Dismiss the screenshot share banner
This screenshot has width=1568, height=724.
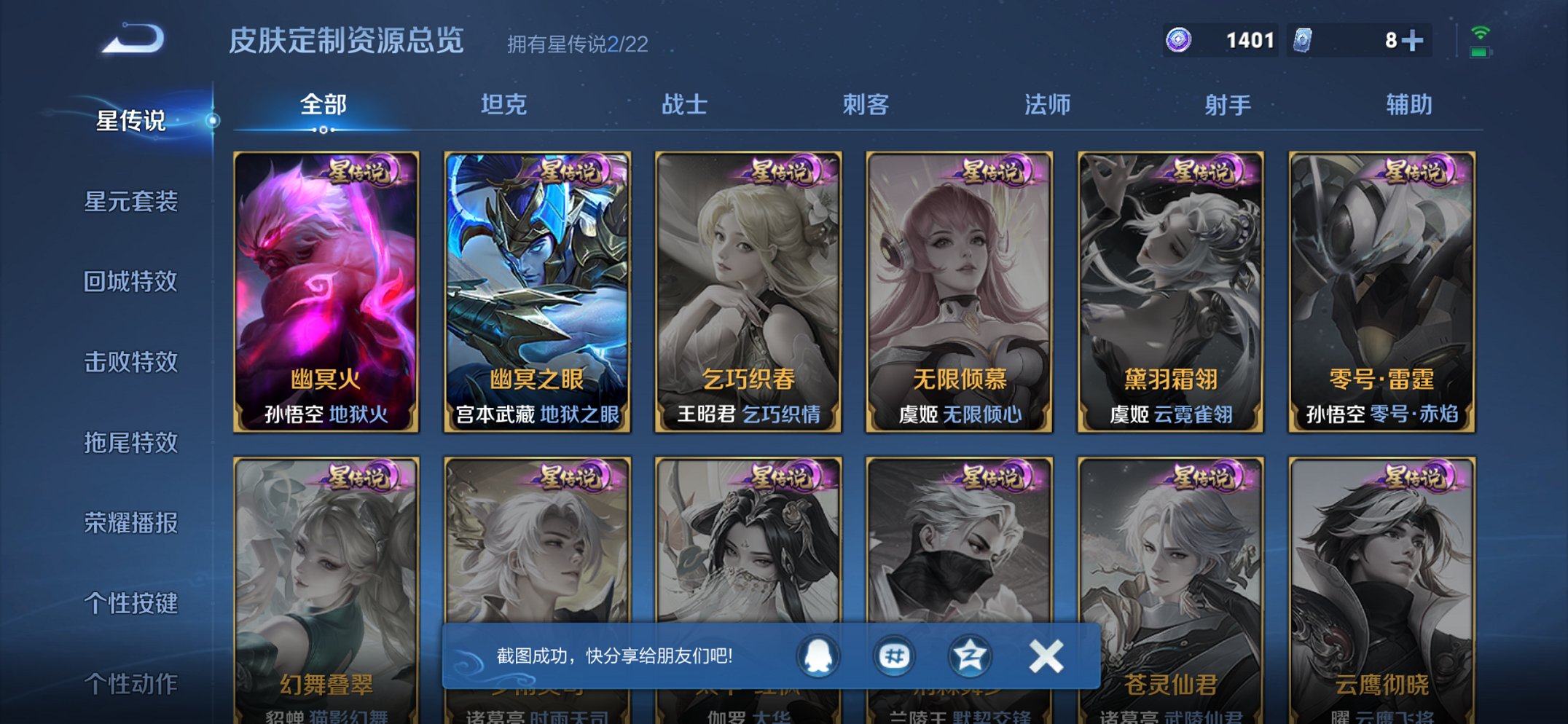(x=1045, y=655)
